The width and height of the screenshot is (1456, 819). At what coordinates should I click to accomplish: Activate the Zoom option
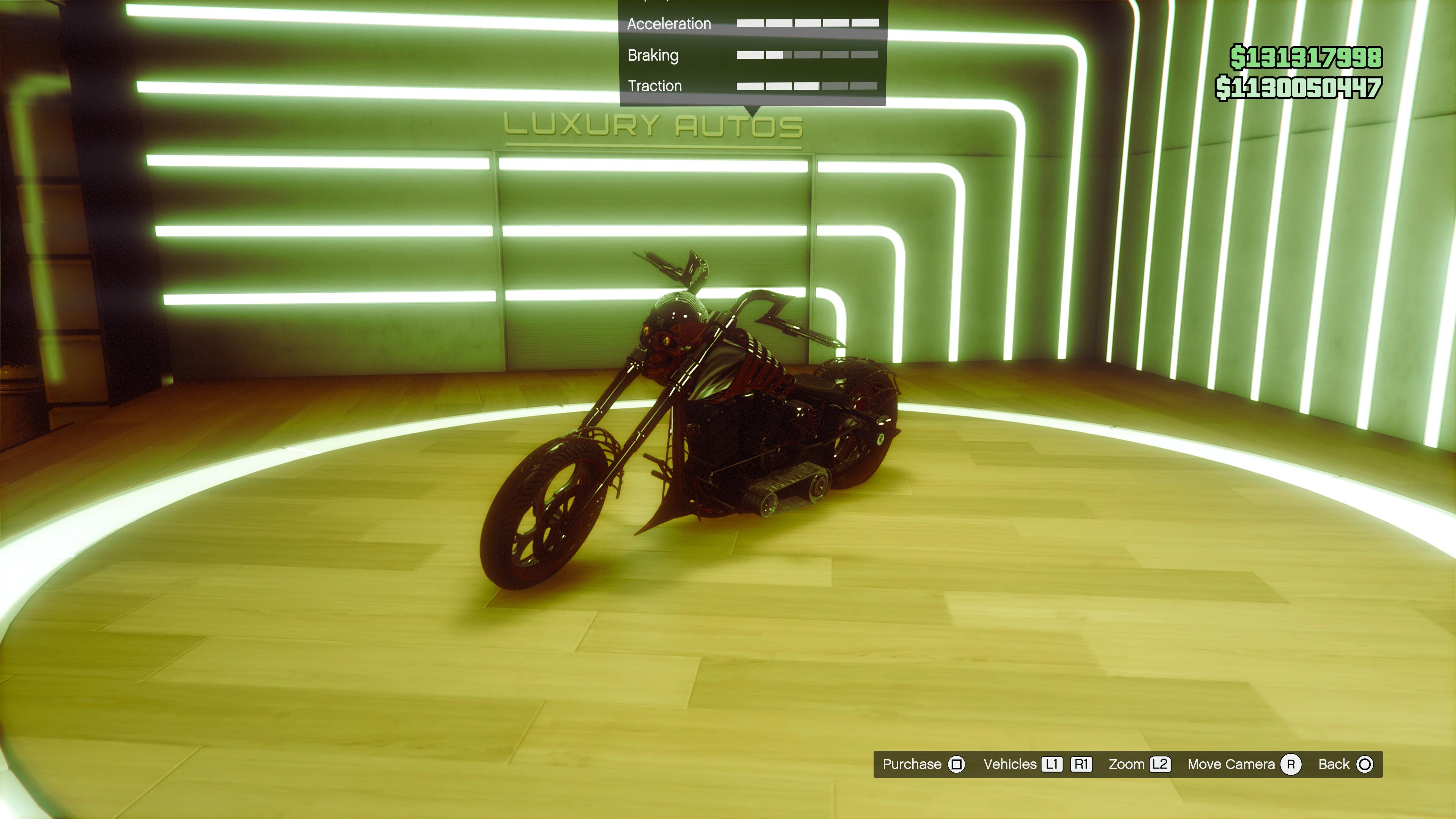[1138, 764]
